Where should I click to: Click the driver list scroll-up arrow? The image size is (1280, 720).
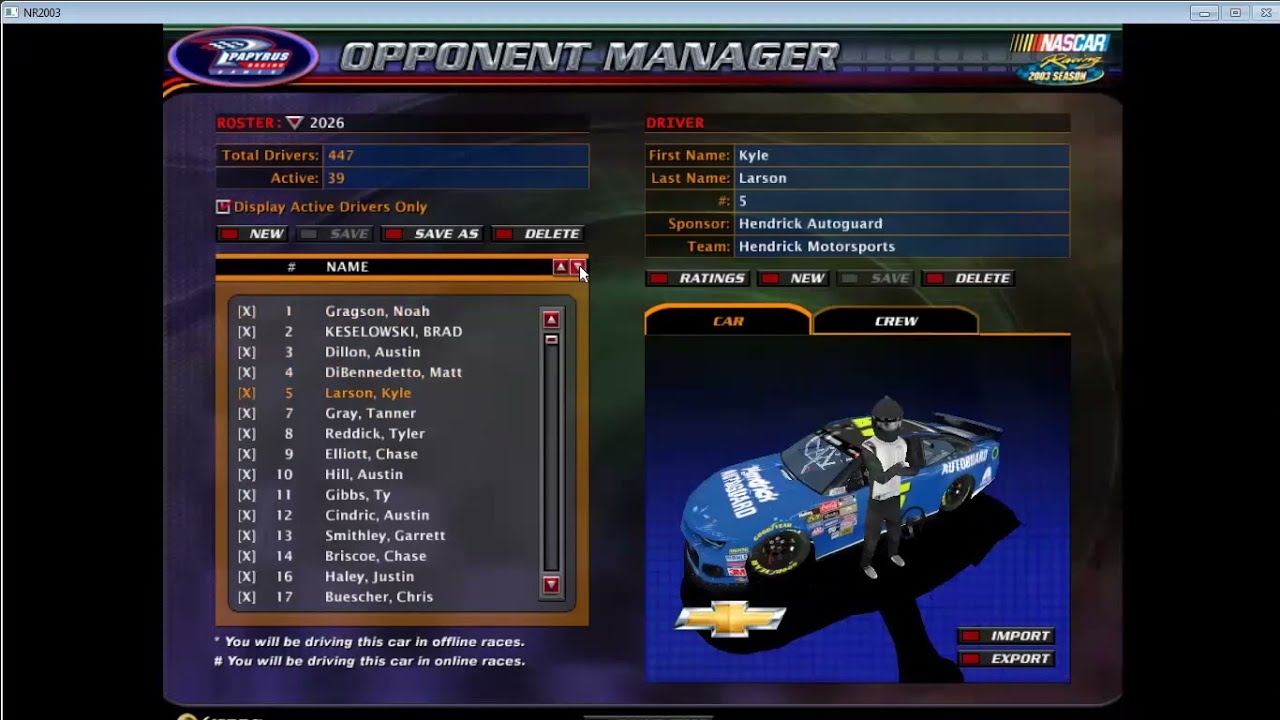[x=551, y=320]
